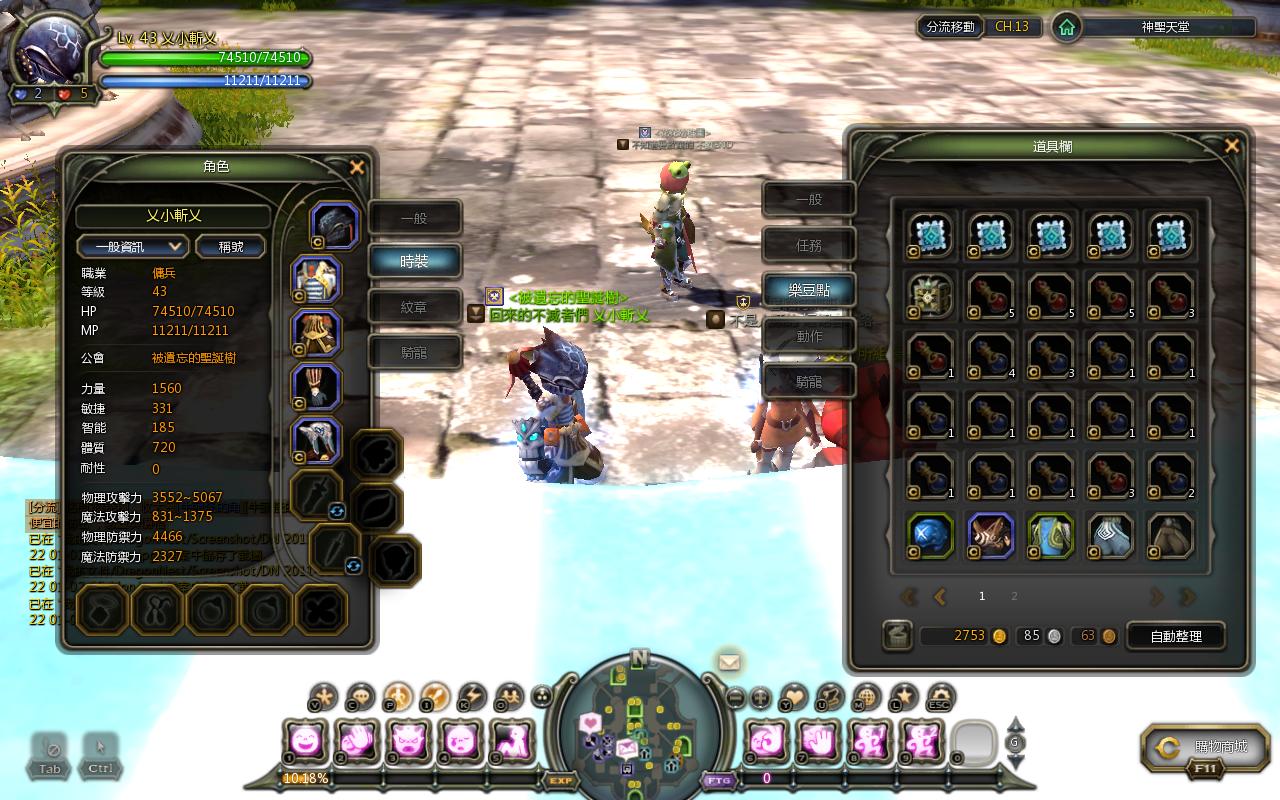This screenshot has height=800, width=1280.
Task: Click the home icon beside 神聖天堂
Action: [1067, 27]
